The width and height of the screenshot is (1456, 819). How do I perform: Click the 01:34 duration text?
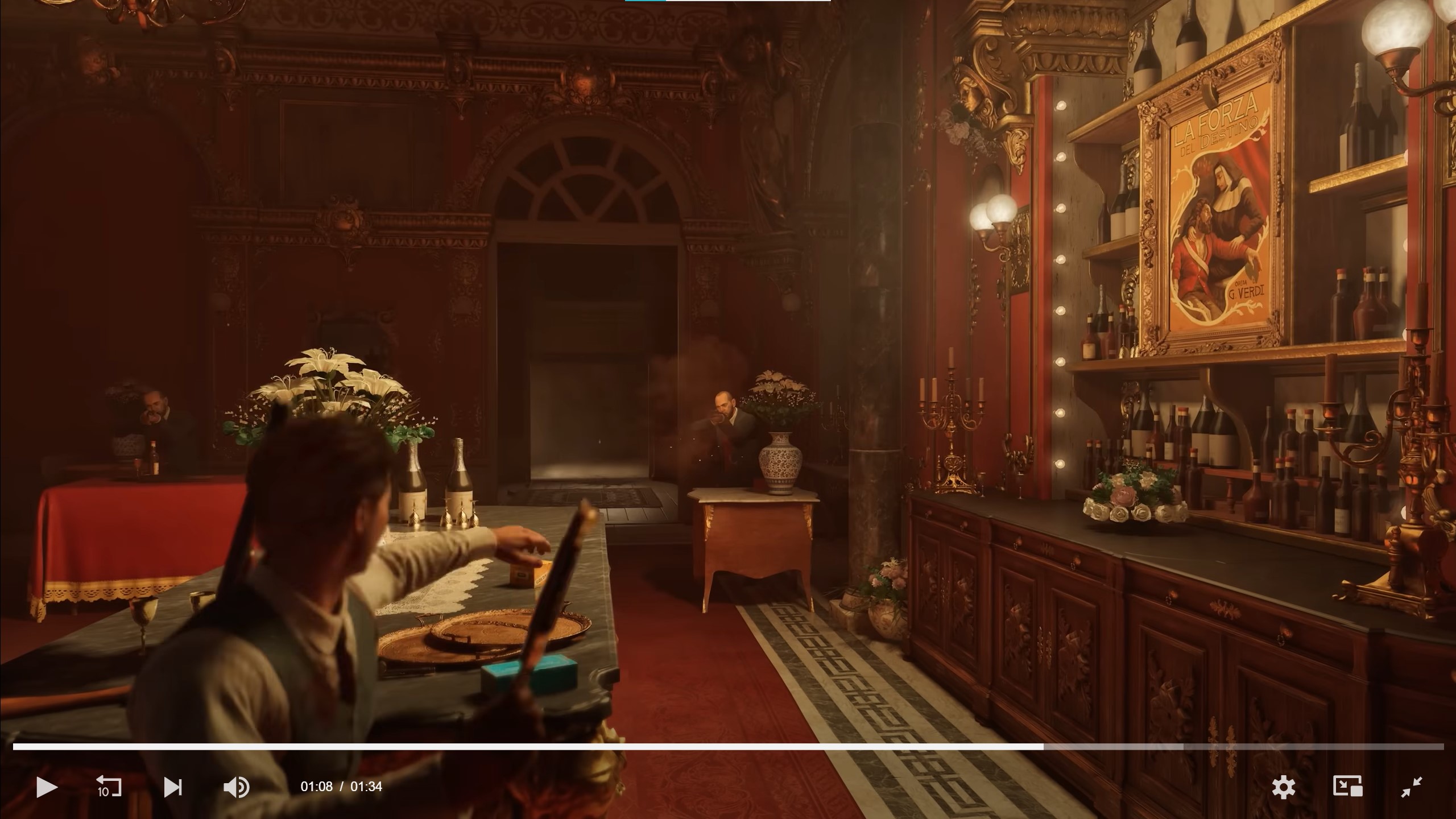(x=369, y=787)
